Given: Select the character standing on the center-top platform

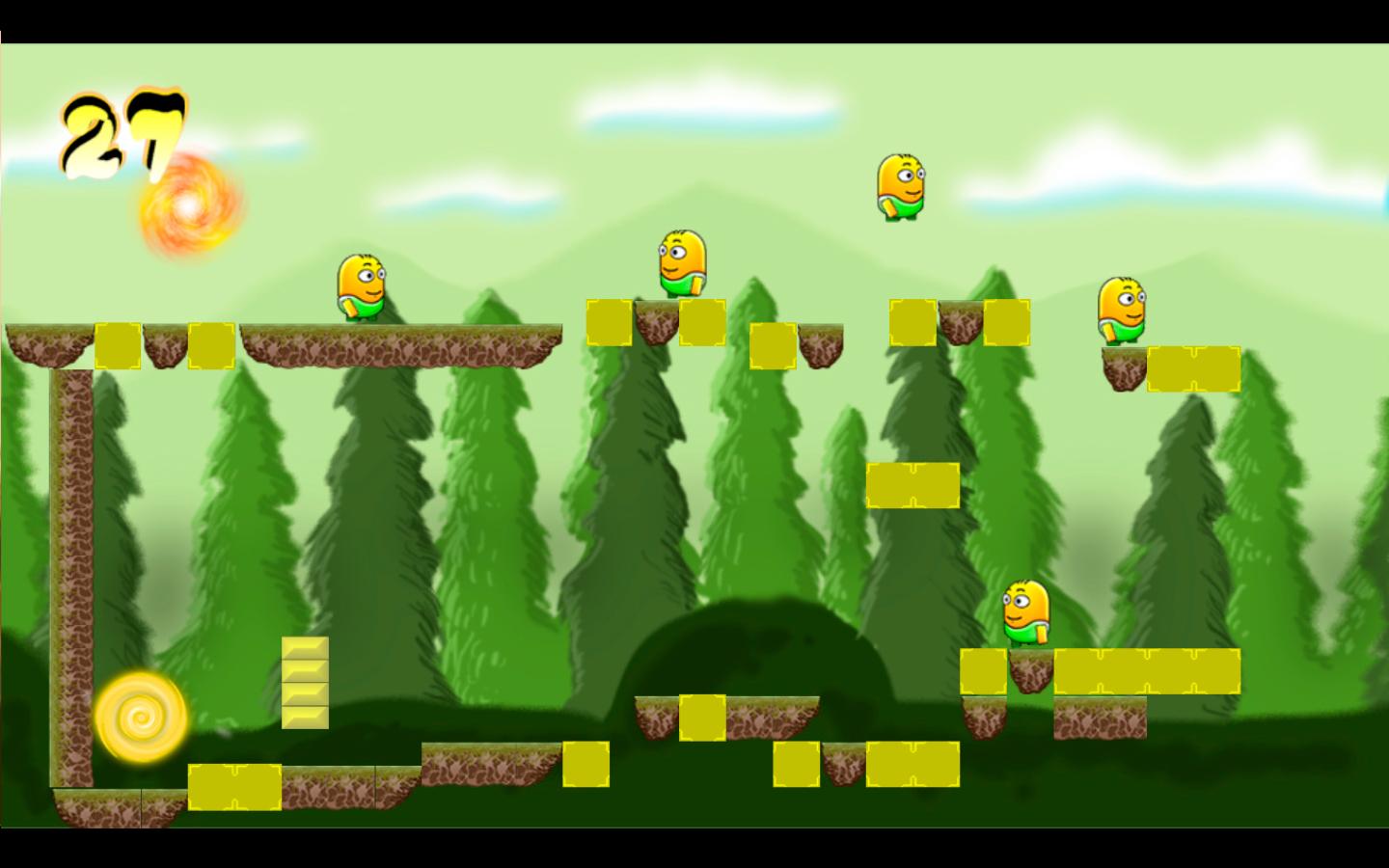Looking at the screenshot, I should [x=681, y=260].
